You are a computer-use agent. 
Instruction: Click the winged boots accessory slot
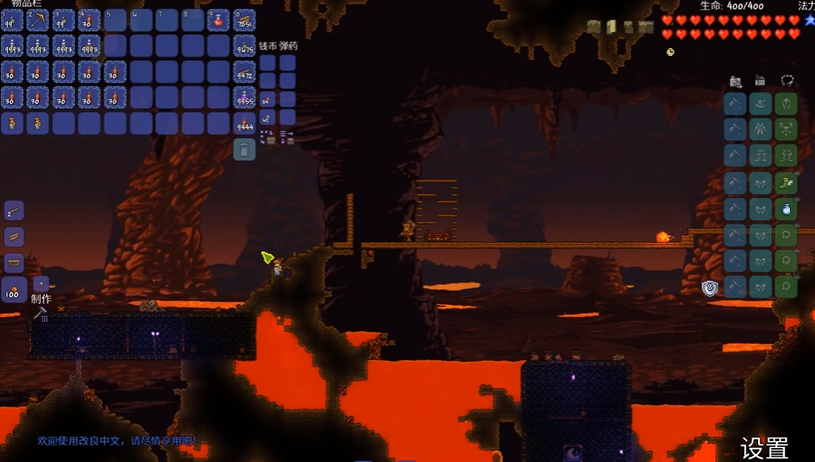point(787,183)
